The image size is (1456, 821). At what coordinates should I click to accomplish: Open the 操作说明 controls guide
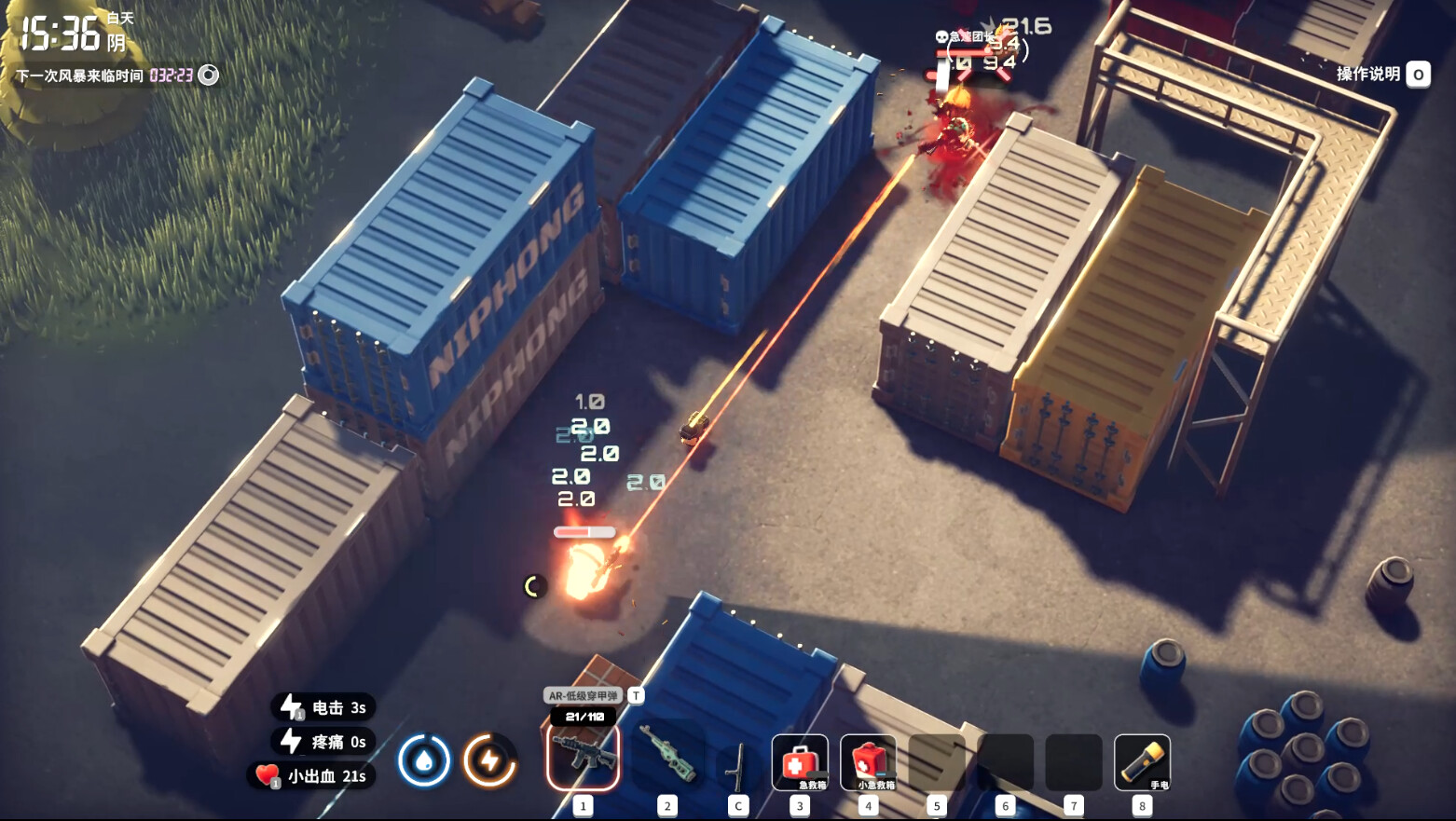1381,74
